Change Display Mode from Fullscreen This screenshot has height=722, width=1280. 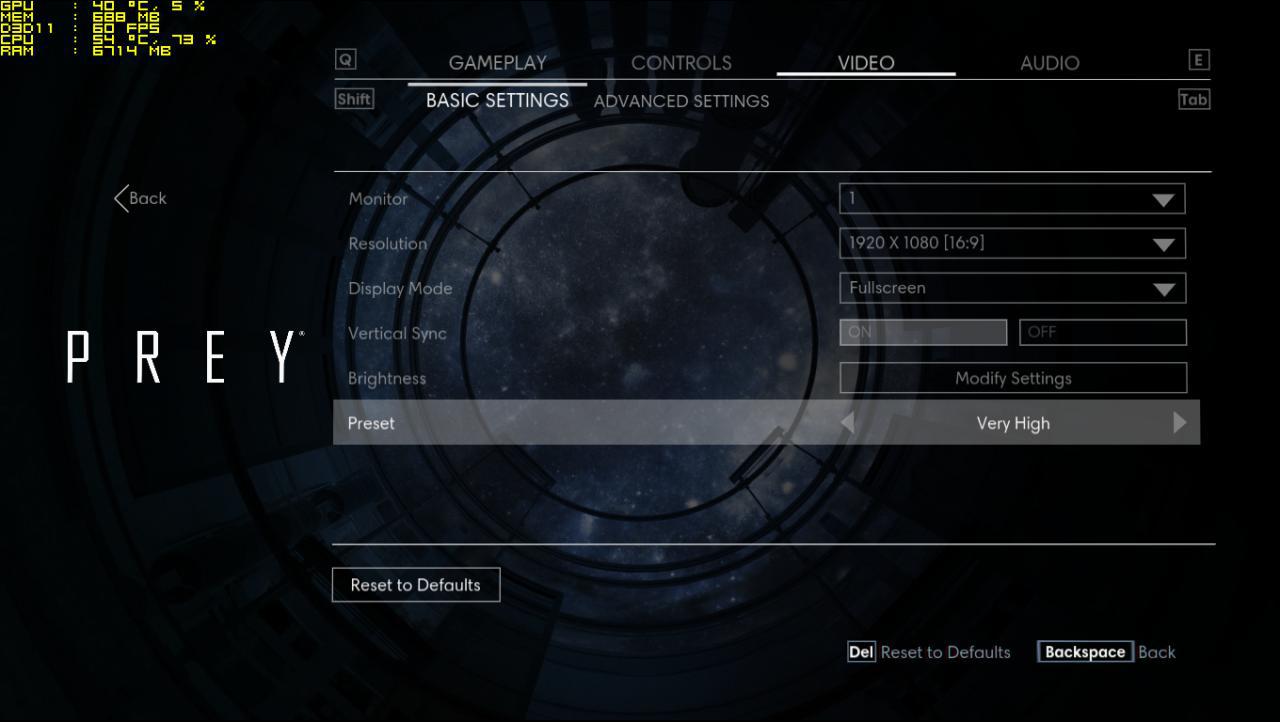[1012, 288]
